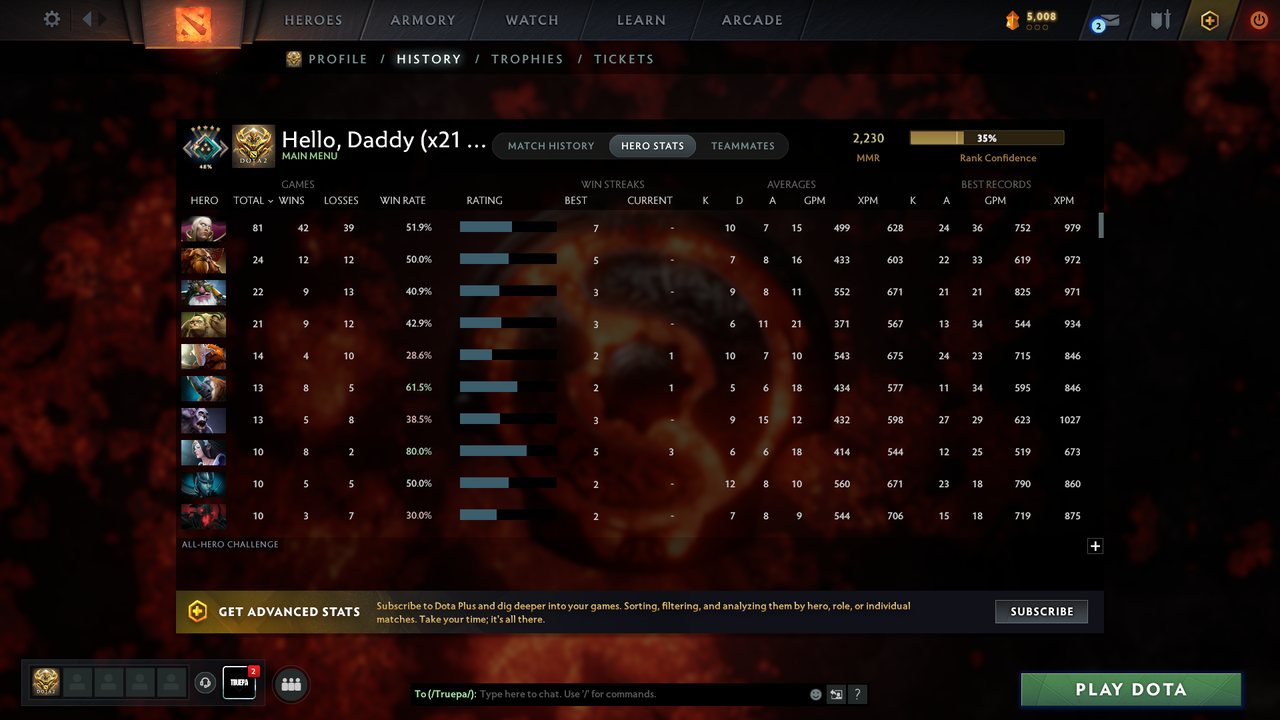1280x720 pixels.
Task: Open the settings gear icon
Action: click(53, 19)
